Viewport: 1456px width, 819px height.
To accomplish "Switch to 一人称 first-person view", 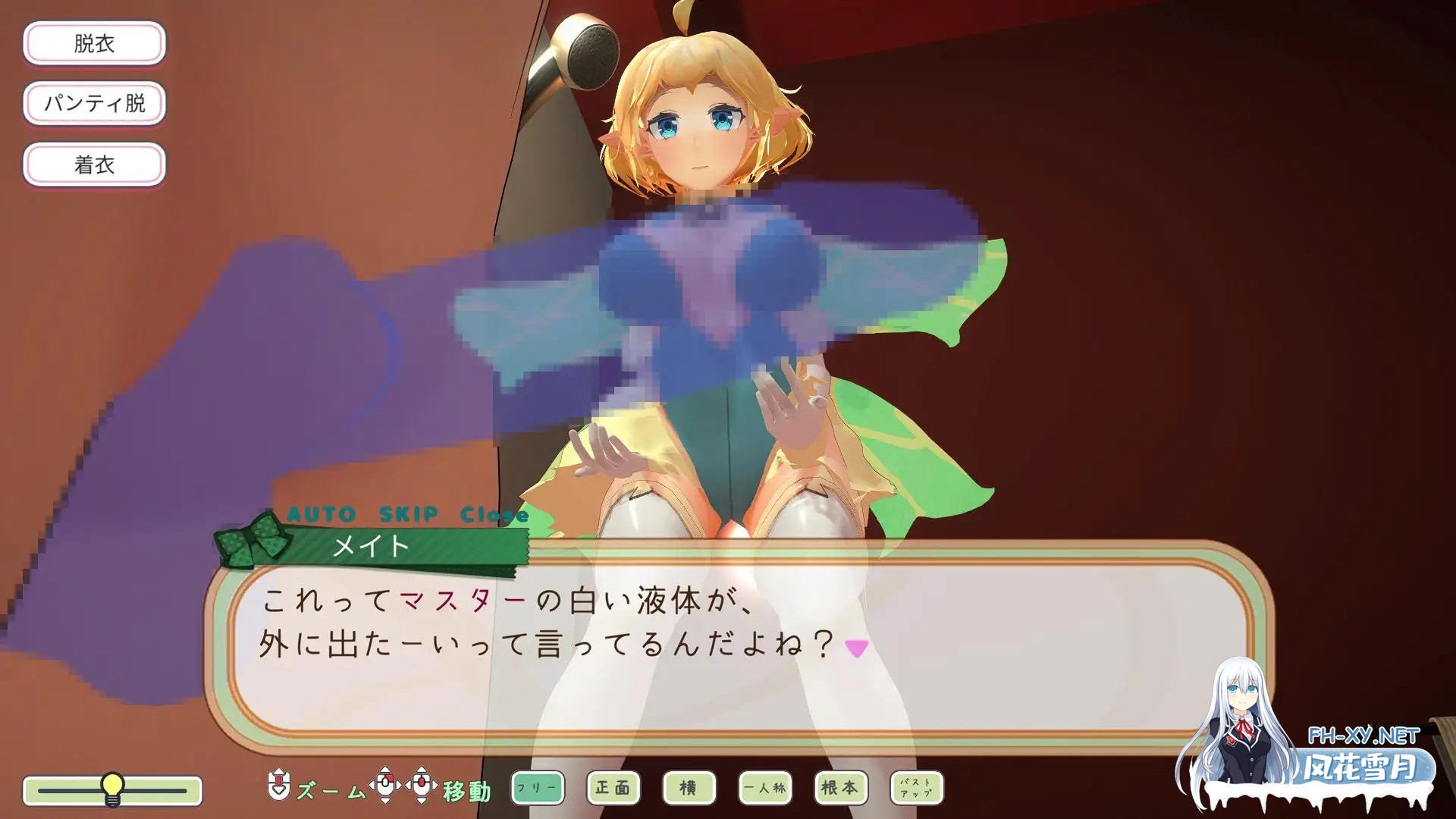I will point(764,788).
